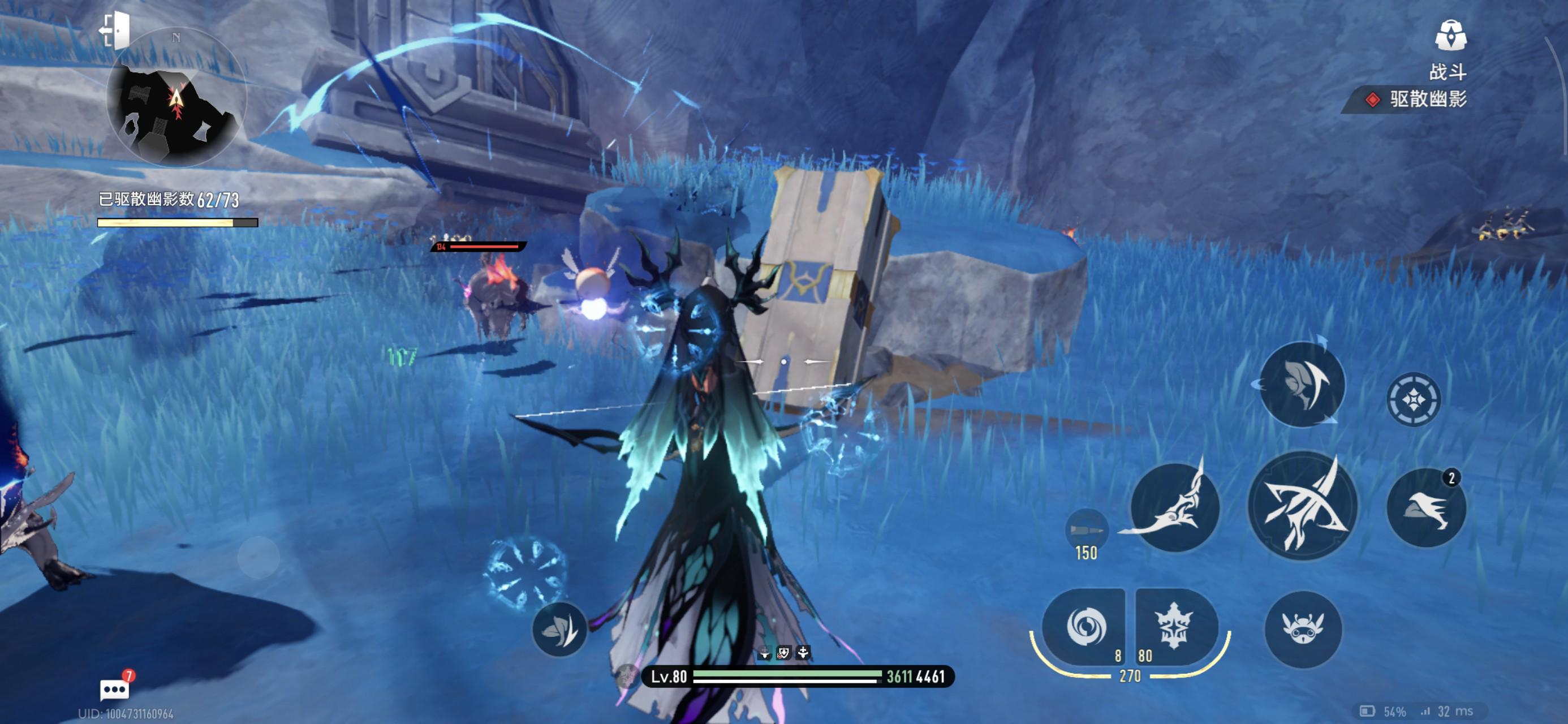The height and width of the screenshot is (724, 1568).
Task: Activate the swirl skill costing 8
Action: pos(1085,626)
